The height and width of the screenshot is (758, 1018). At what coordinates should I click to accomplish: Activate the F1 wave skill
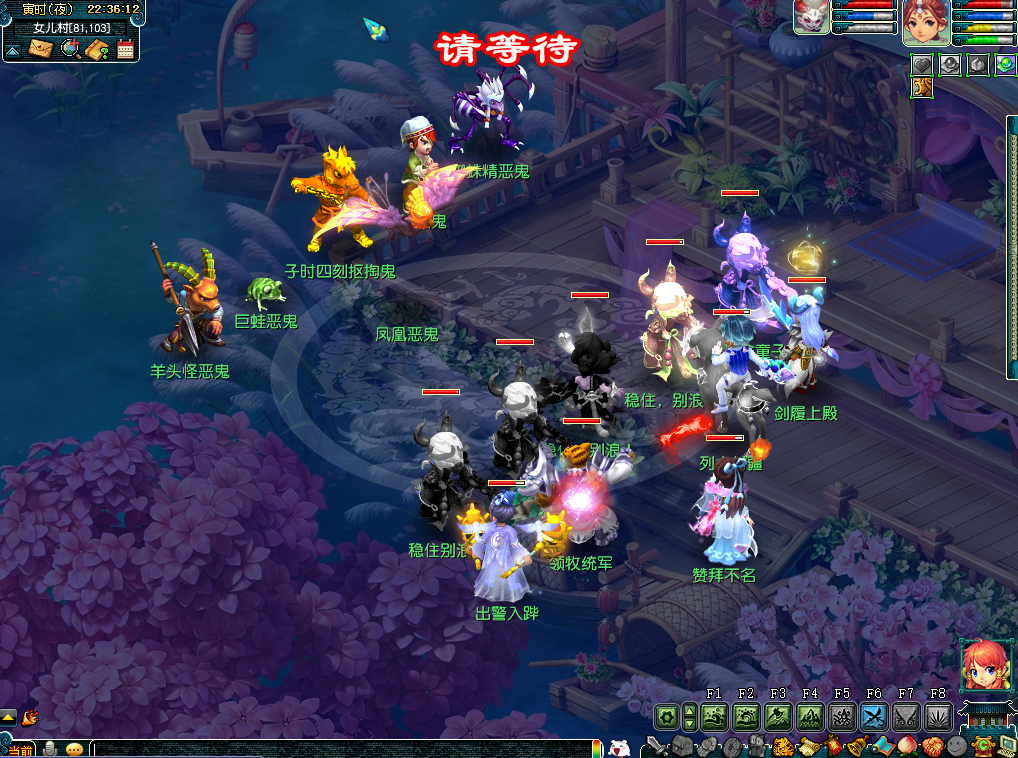point(714,716)
